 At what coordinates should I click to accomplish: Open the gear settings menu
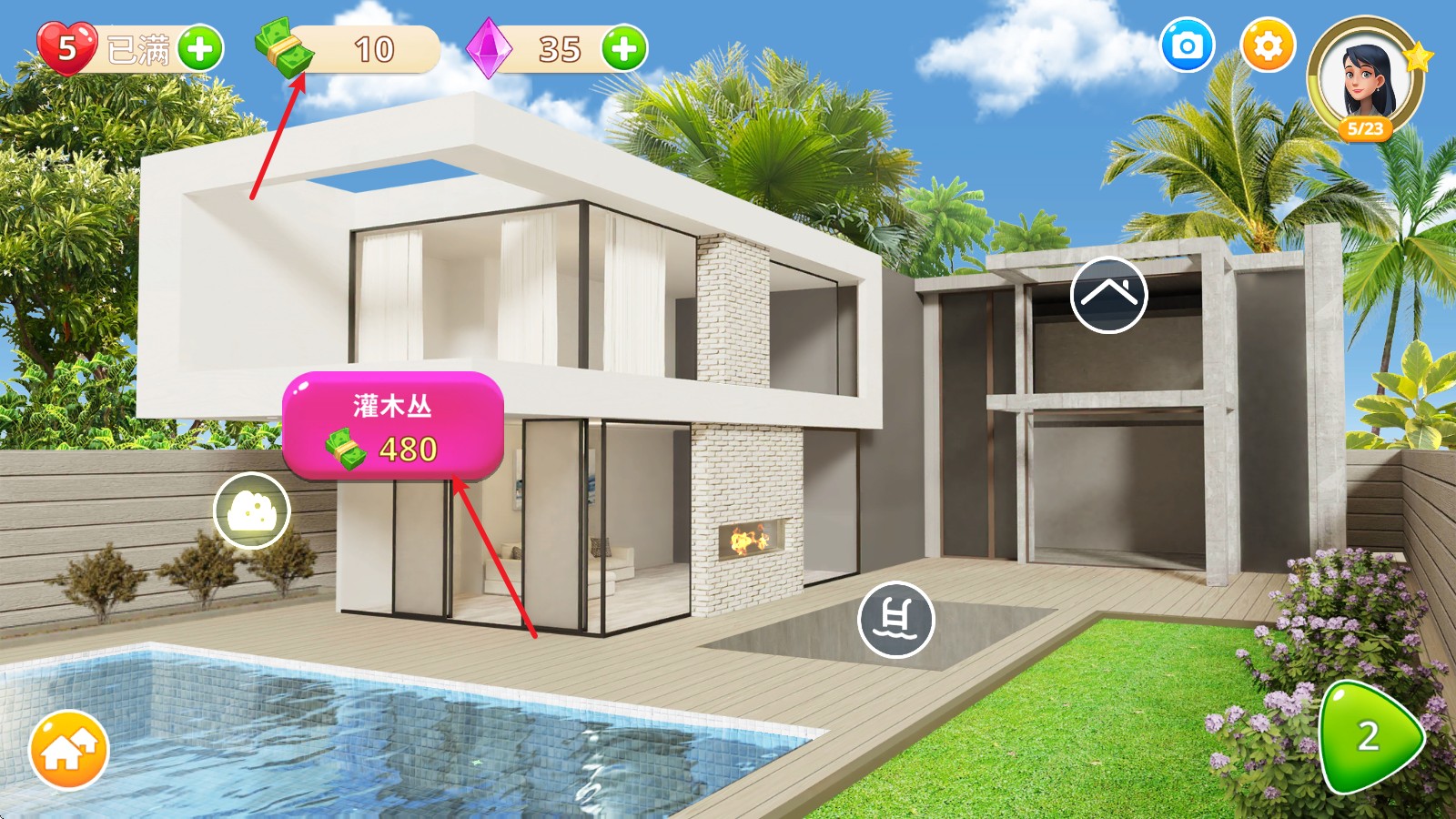pyautogui.click(x=1268, y=45)
